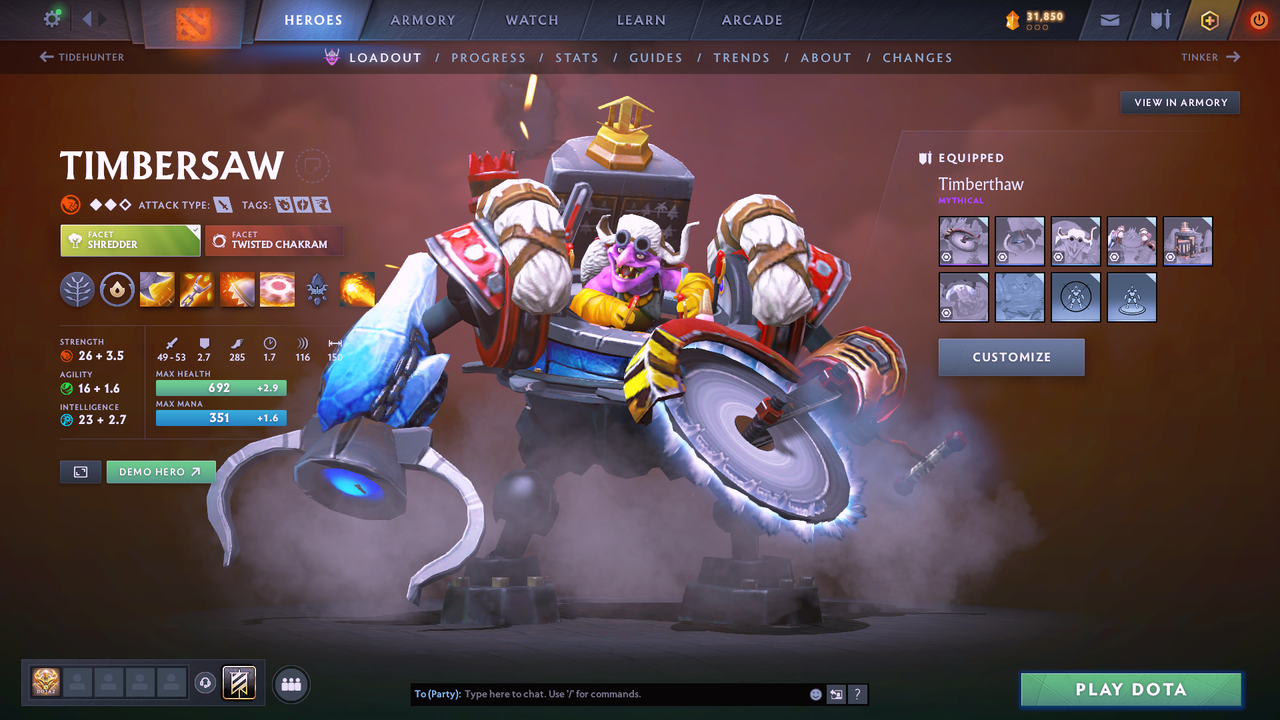
Task: Click the Dota Plus hexagon icon
Action: coord(1209,20)
